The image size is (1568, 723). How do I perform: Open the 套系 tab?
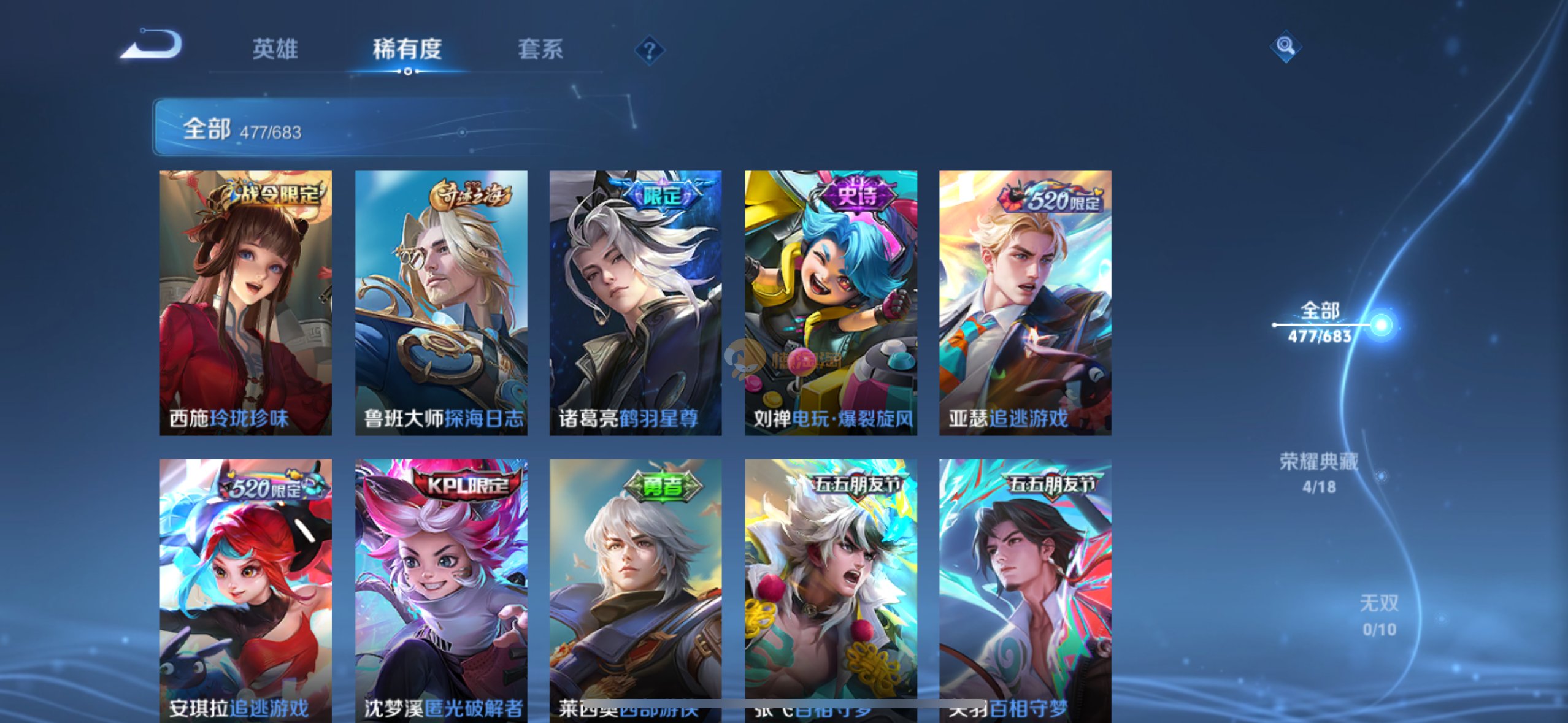[x=540, y=49]
